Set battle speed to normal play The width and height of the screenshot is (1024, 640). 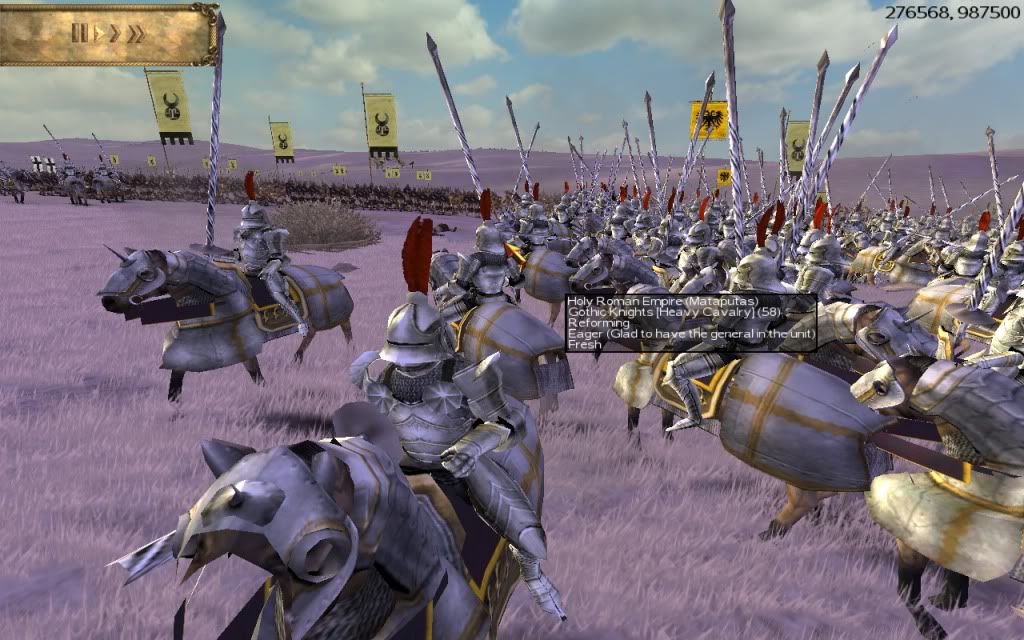[98, 33]
